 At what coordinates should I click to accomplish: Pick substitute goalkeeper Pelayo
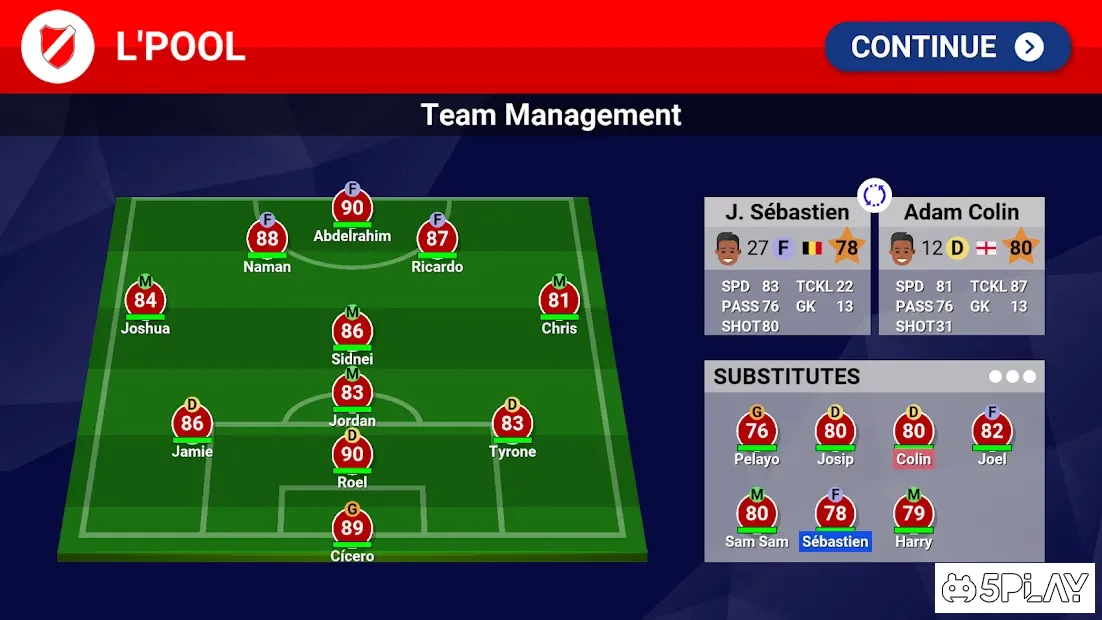point(757,432)
